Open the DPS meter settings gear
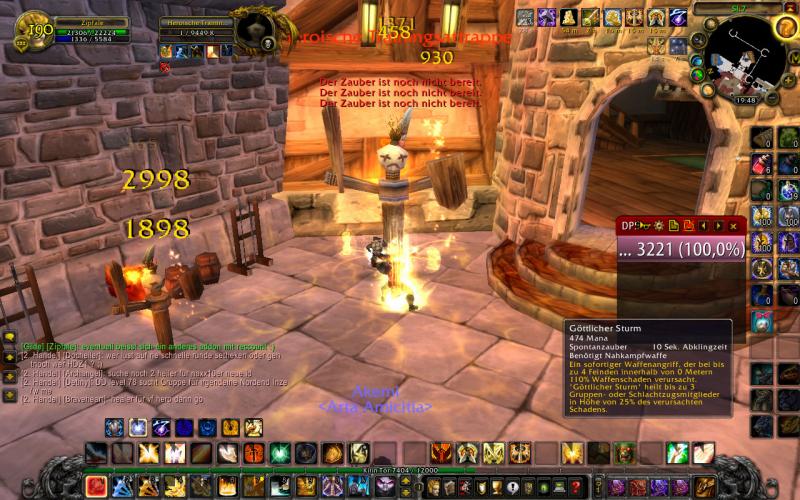 click(659, 226)
